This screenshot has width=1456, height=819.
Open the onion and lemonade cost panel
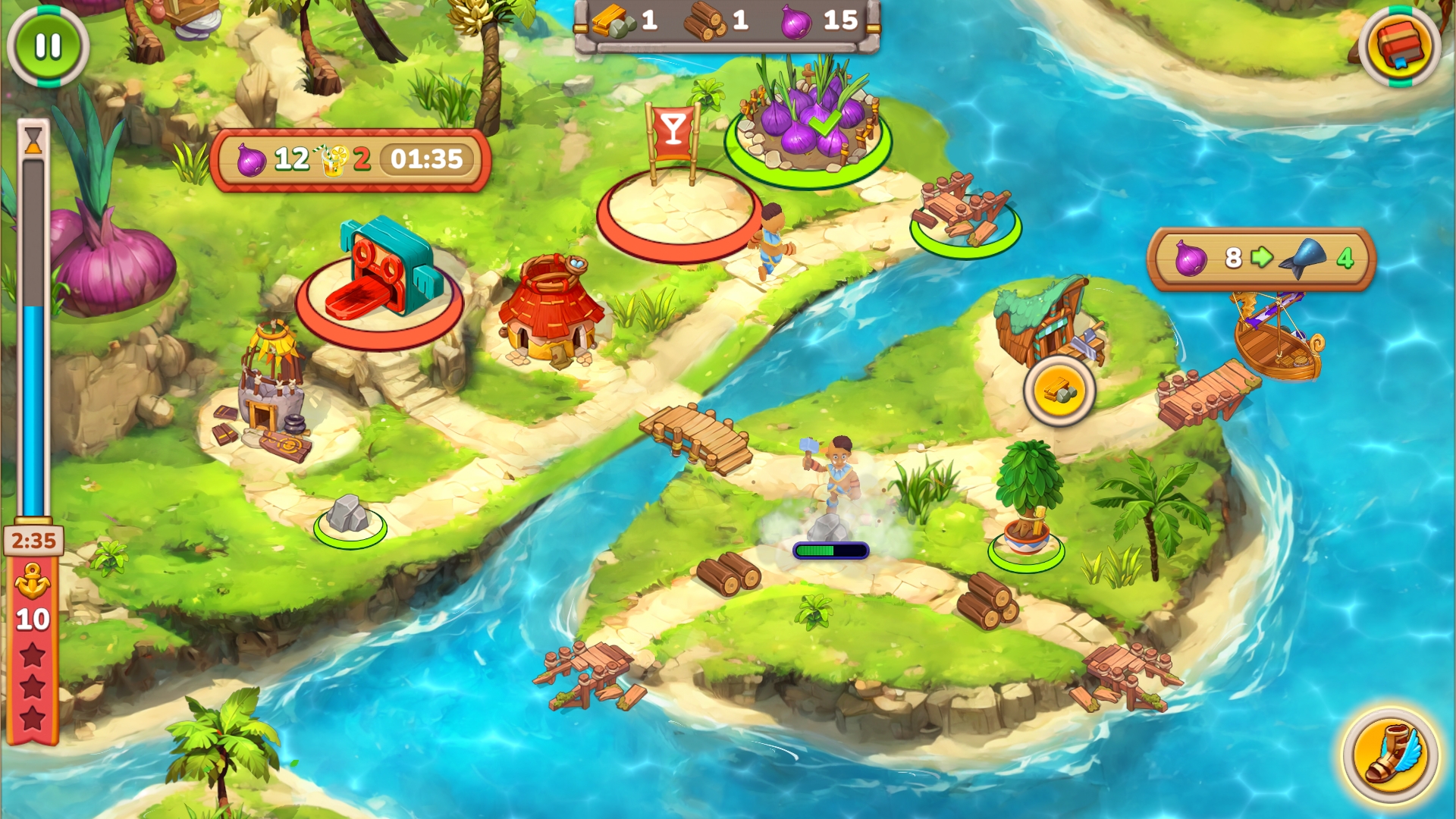[x=350, y=160]
